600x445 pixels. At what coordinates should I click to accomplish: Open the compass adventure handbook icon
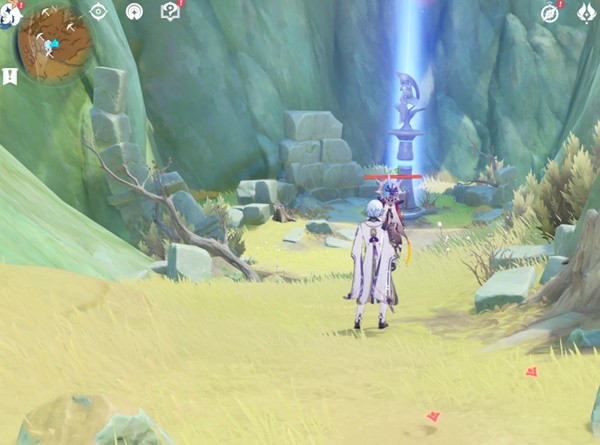pos(550,12)
